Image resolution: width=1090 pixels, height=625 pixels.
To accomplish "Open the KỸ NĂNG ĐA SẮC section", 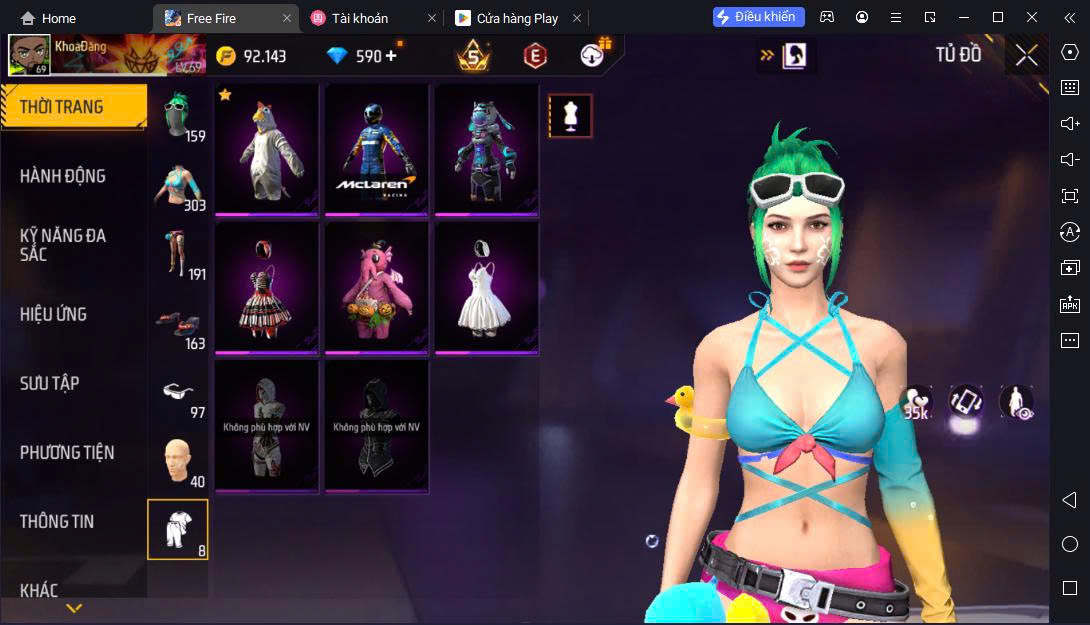I will pyautogui.click(x=63, y=245).
